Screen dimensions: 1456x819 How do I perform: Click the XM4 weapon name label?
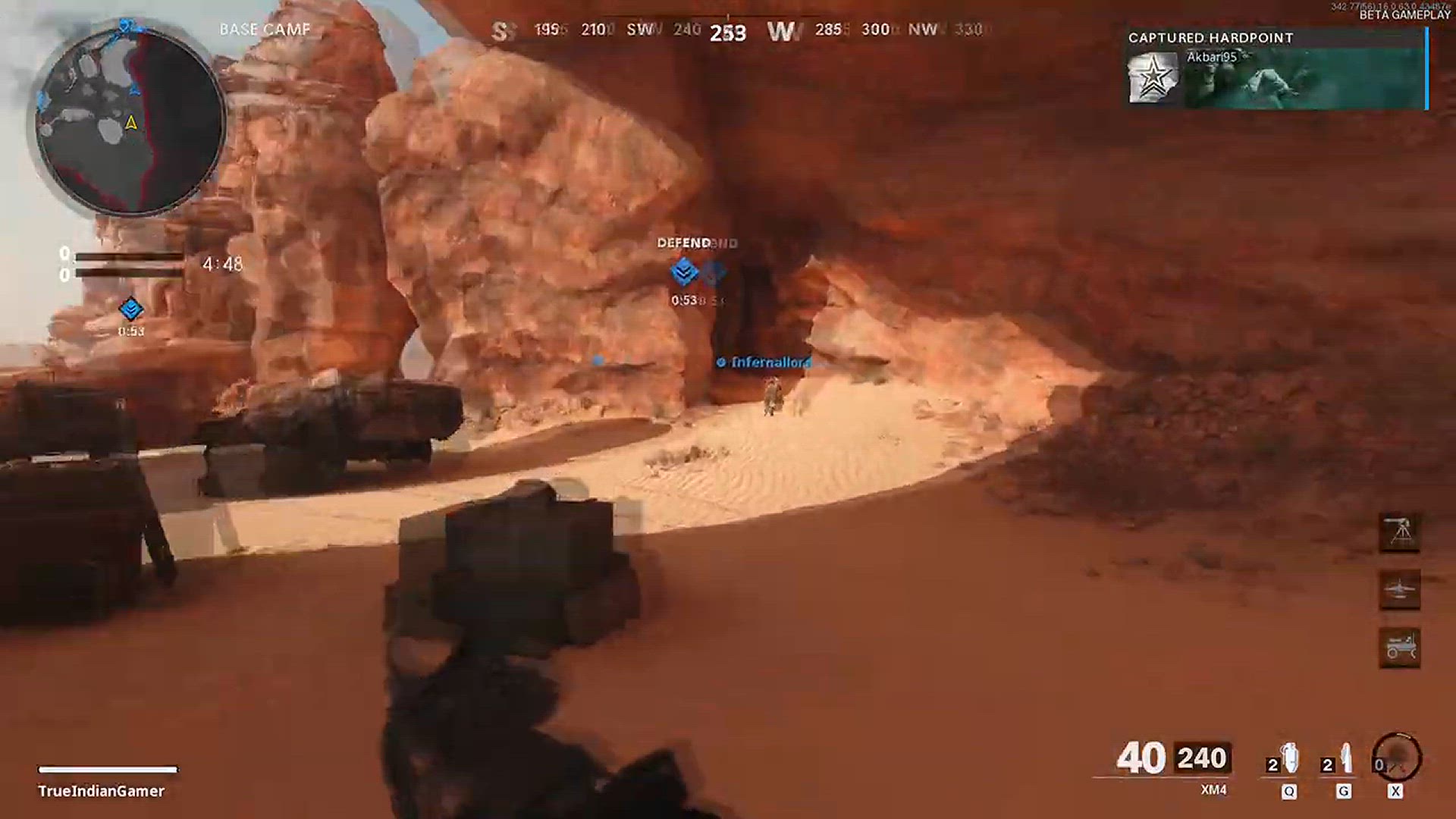coord(1213,790)
